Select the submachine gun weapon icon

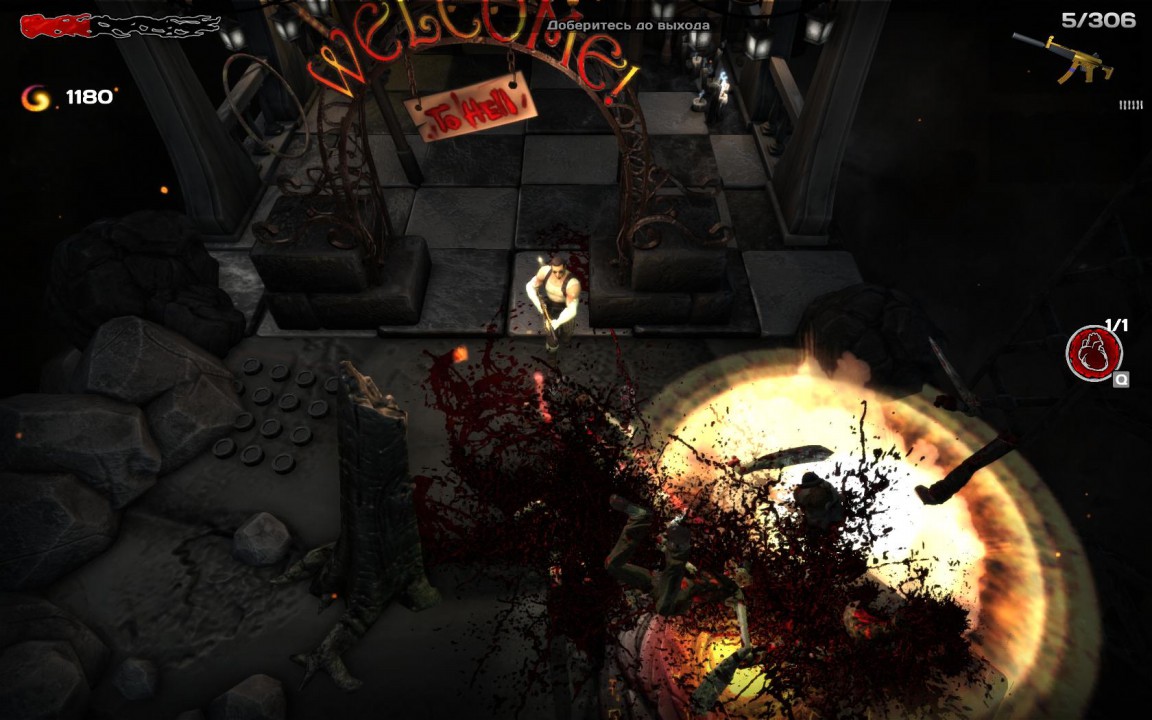tap(1062, 56)
